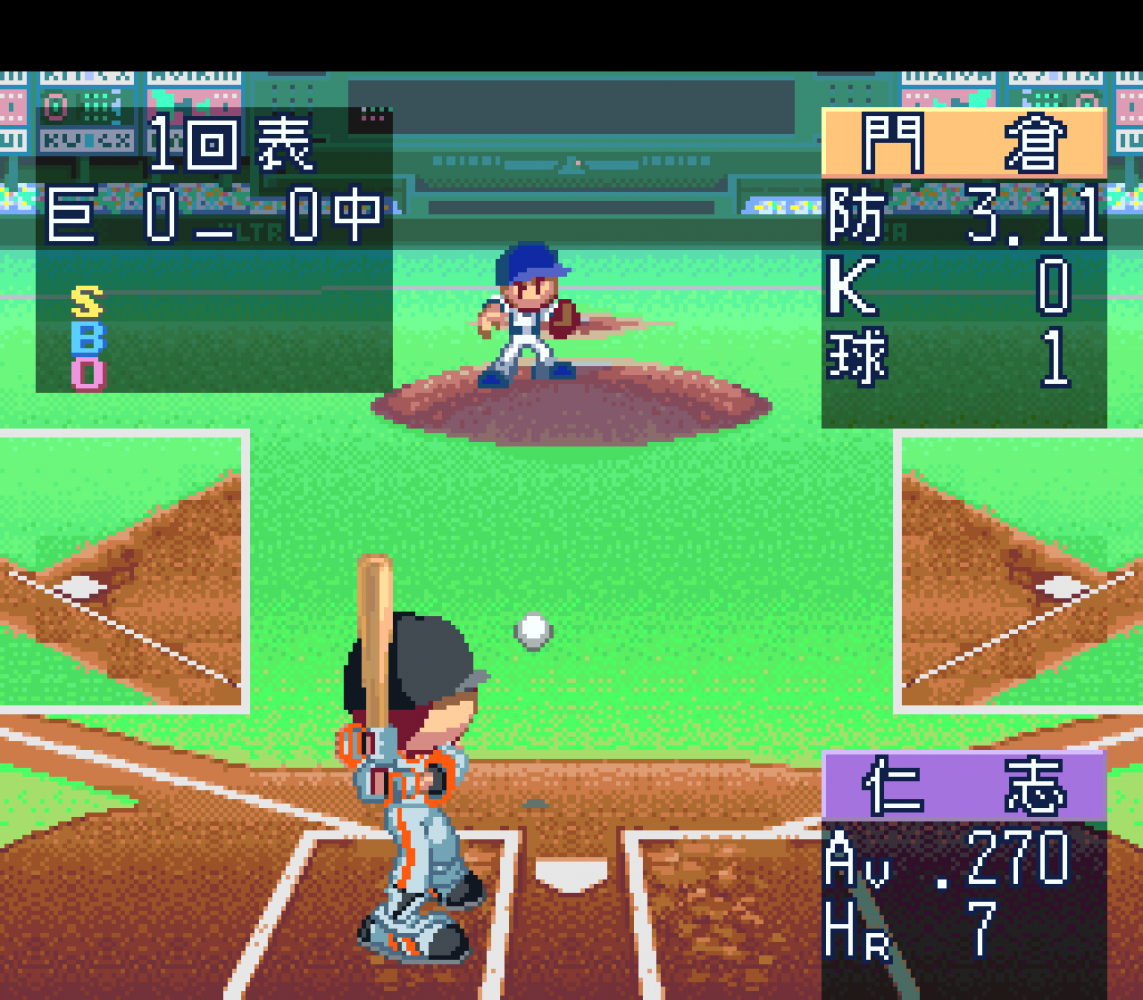Screen dimensions: 1143x1000
Task: Select the batter name plate 仁志
Action: [x=964, y=786]
